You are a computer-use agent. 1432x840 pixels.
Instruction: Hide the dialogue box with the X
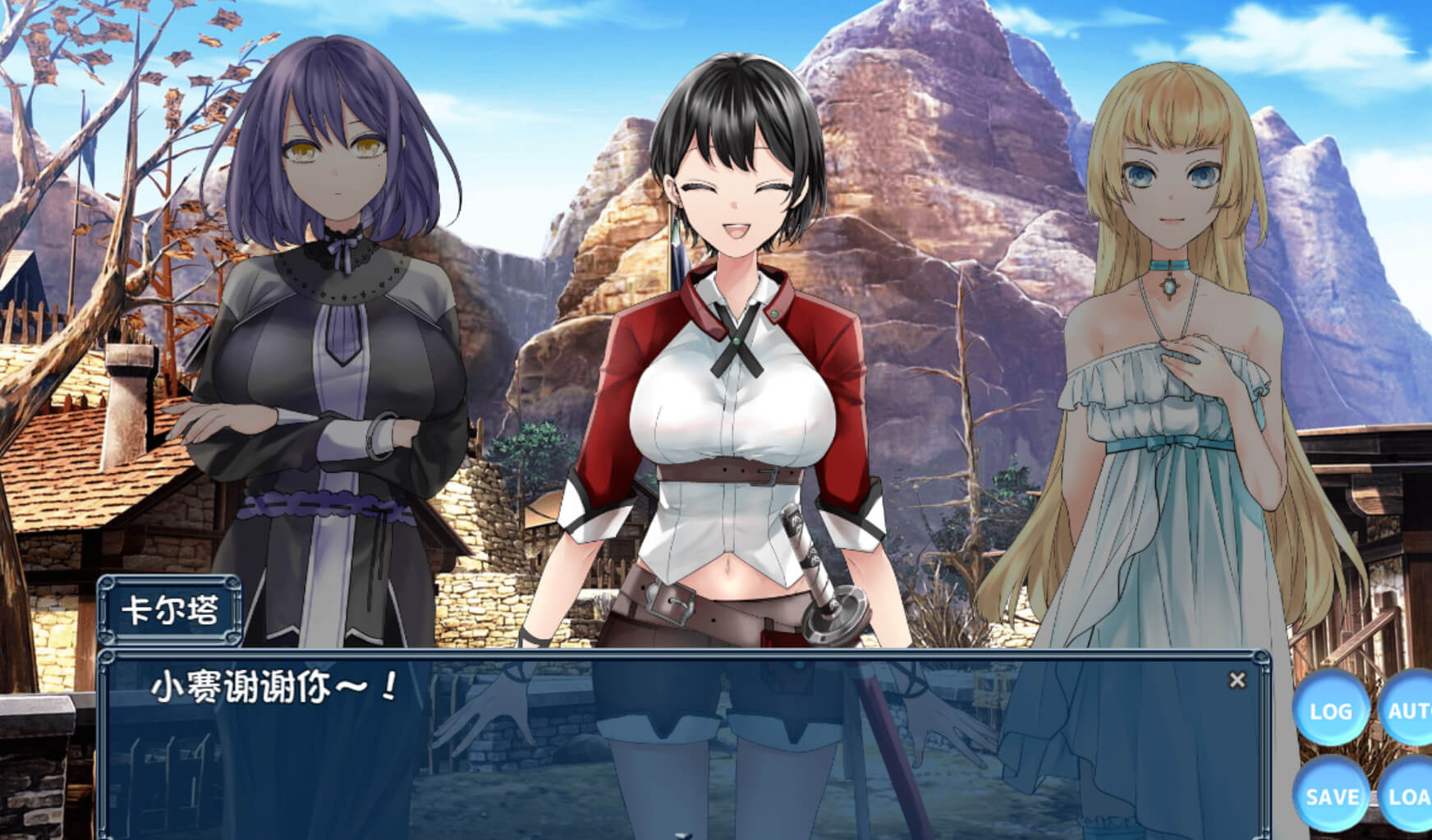(1237, 680)
